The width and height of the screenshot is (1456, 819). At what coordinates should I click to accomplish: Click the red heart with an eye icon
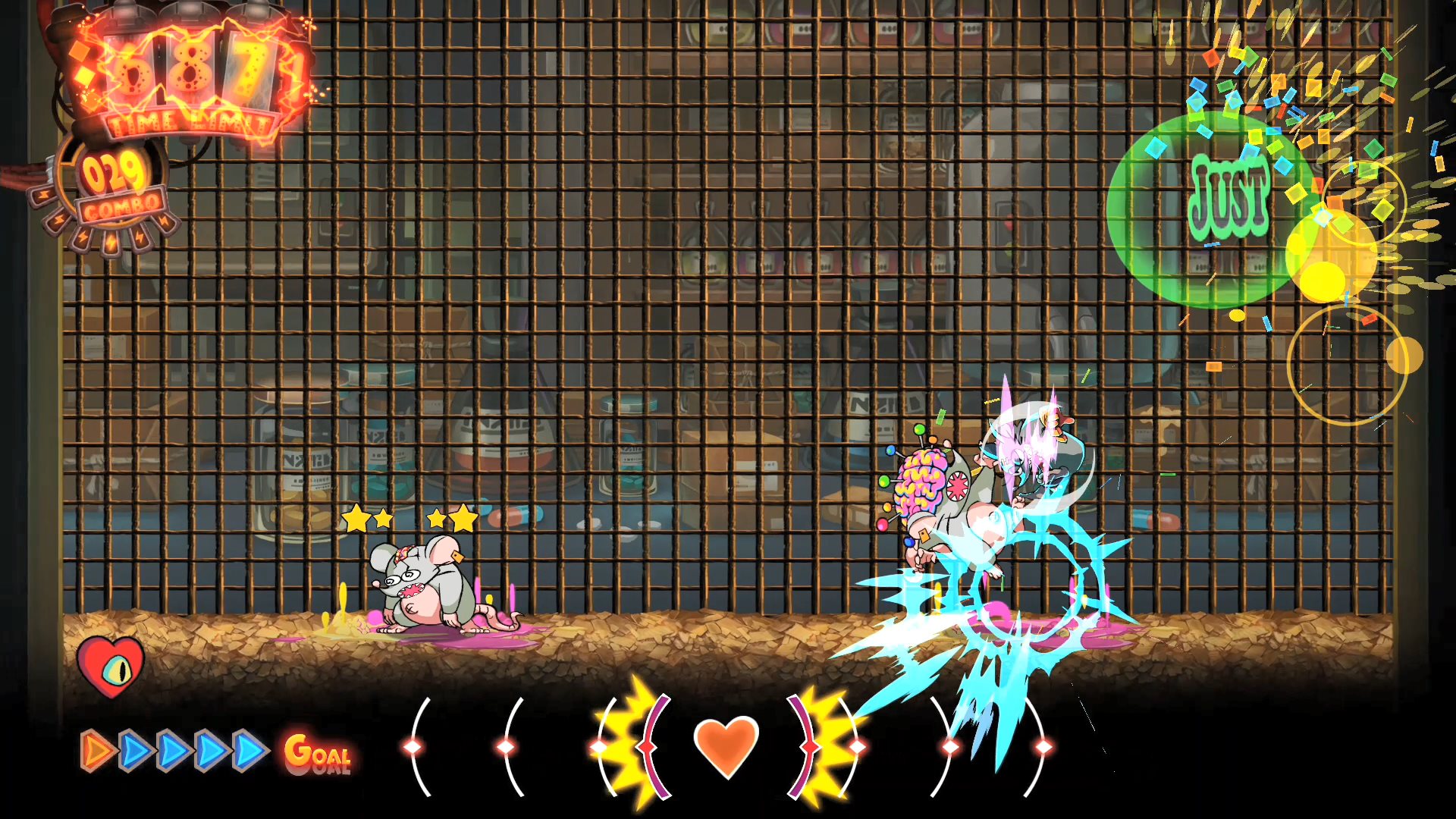coord(111,665)
